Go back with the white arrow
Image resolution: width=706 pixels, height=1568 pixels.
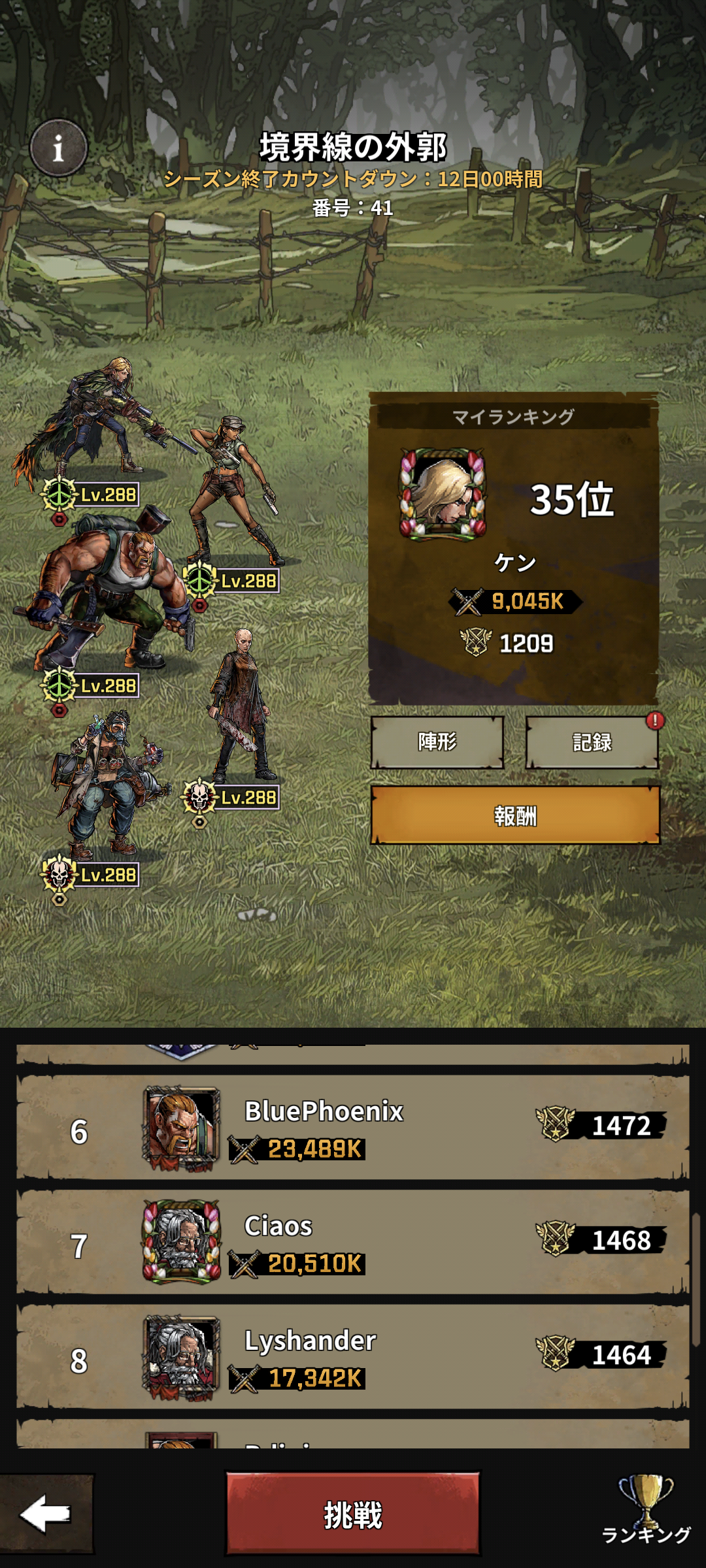coord(46,1513)
